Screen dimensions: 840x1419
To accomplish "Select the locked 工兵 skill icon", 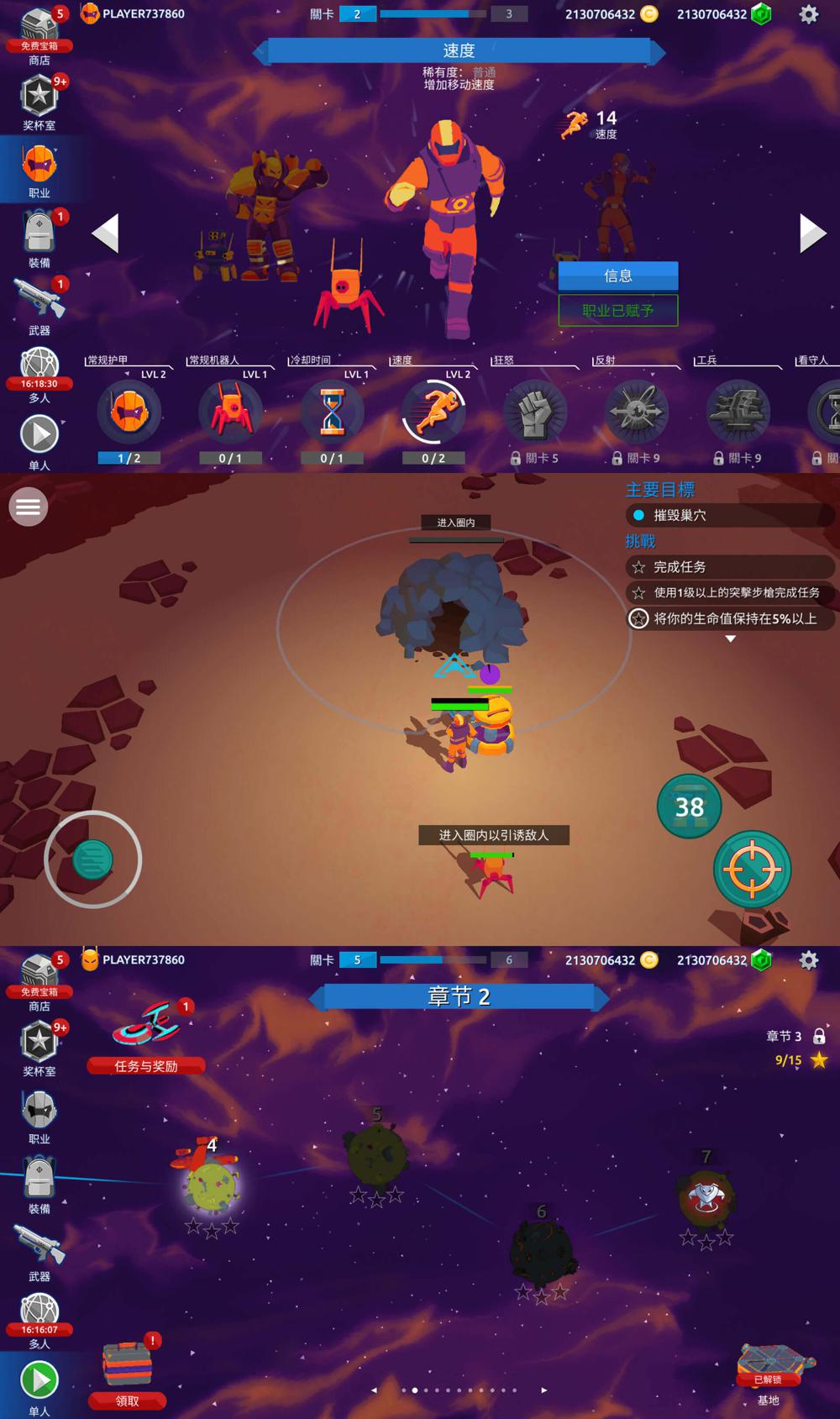I will point(738,412).
